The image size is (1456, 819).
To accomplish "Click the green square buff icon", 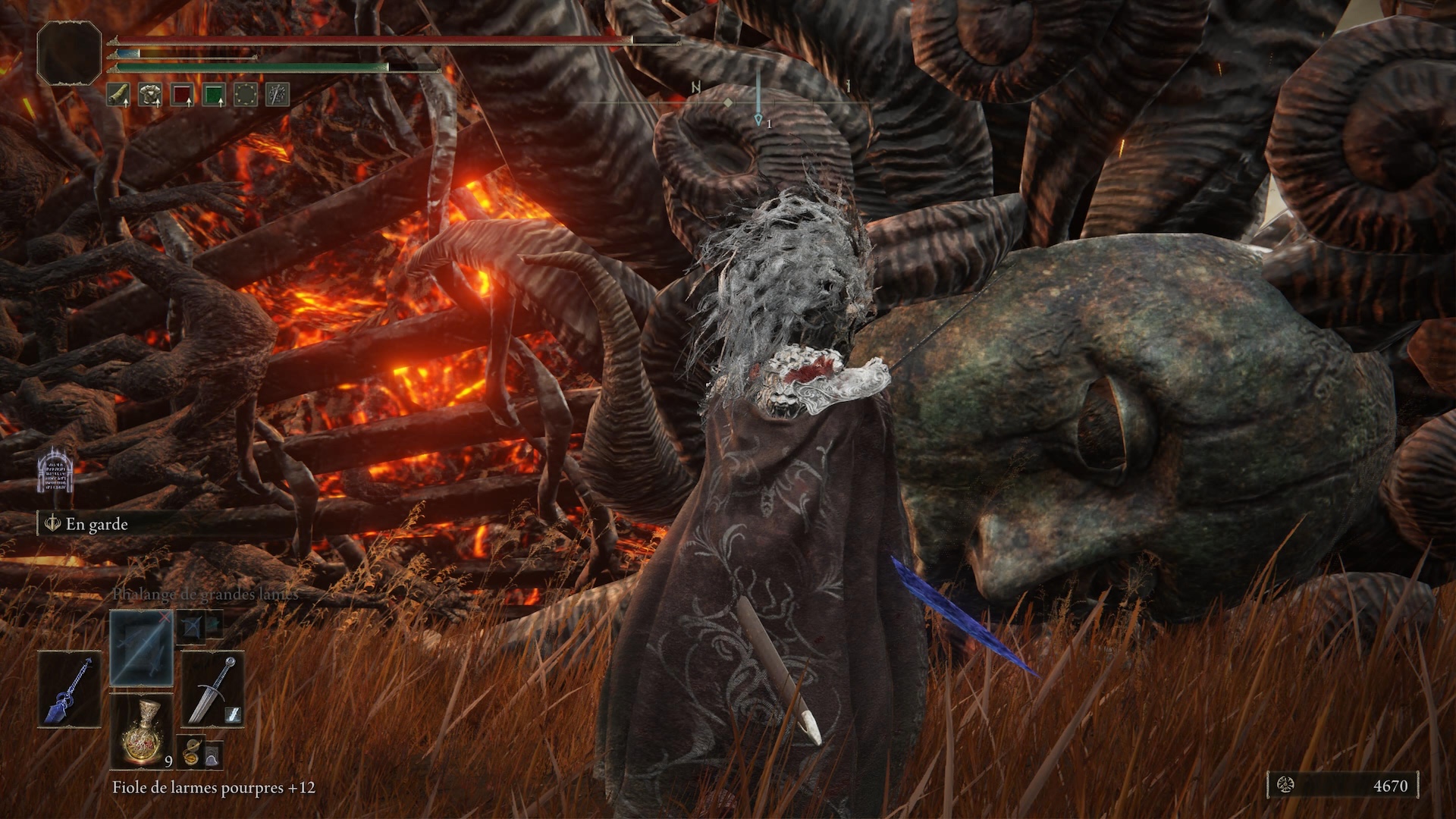I will point(215,95).
